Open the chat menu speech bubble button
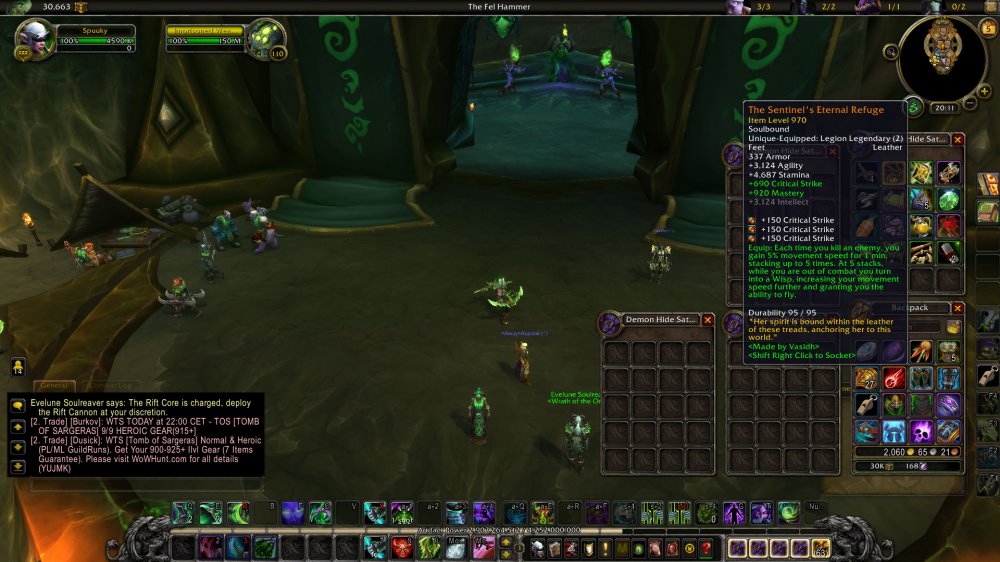The height and width of the screenshot is (562, 1000). [x=17, y=403]
